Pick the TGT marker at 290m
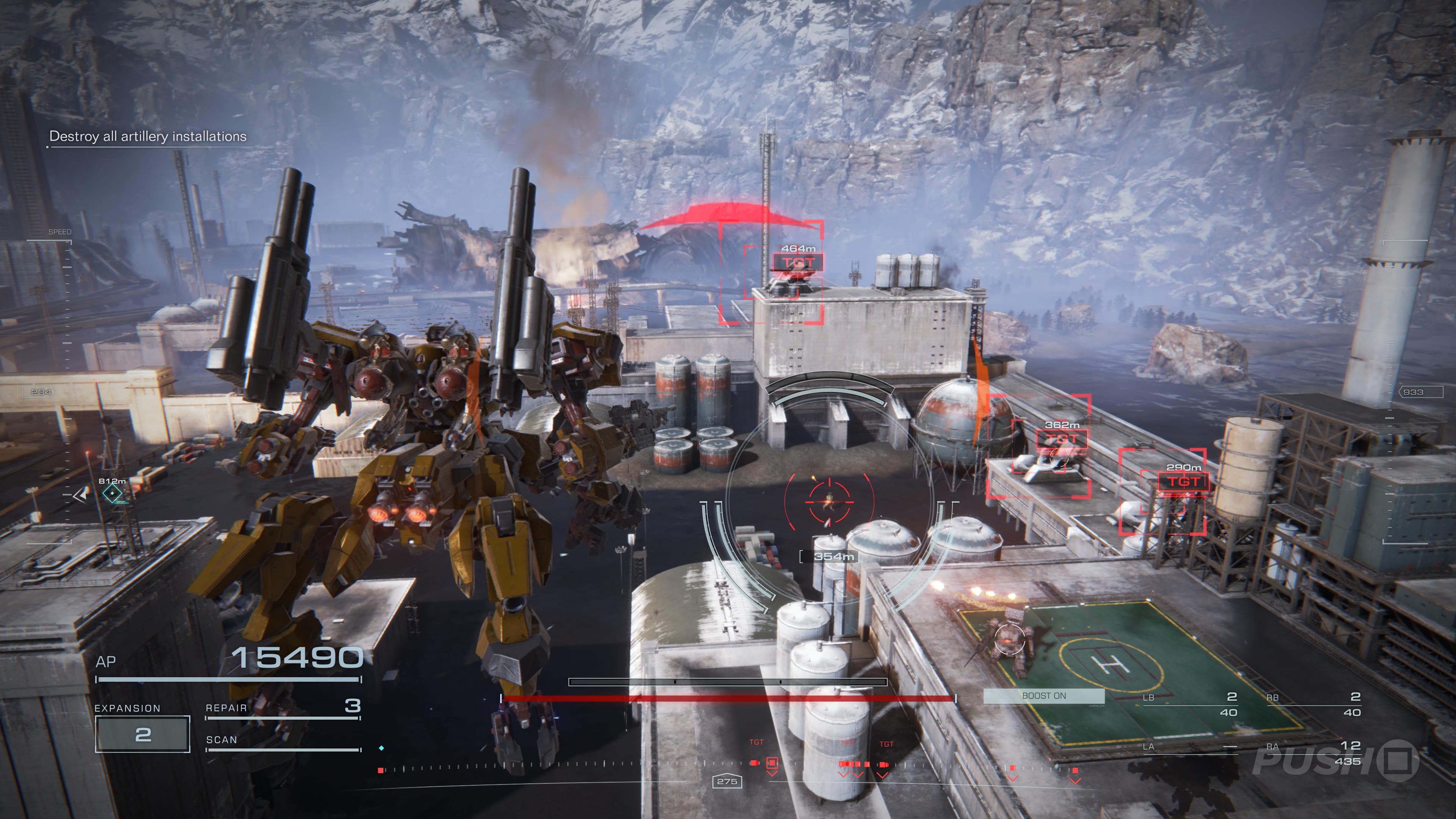The width and height of the screenshot is (1456, 819). coord(1183,482)
